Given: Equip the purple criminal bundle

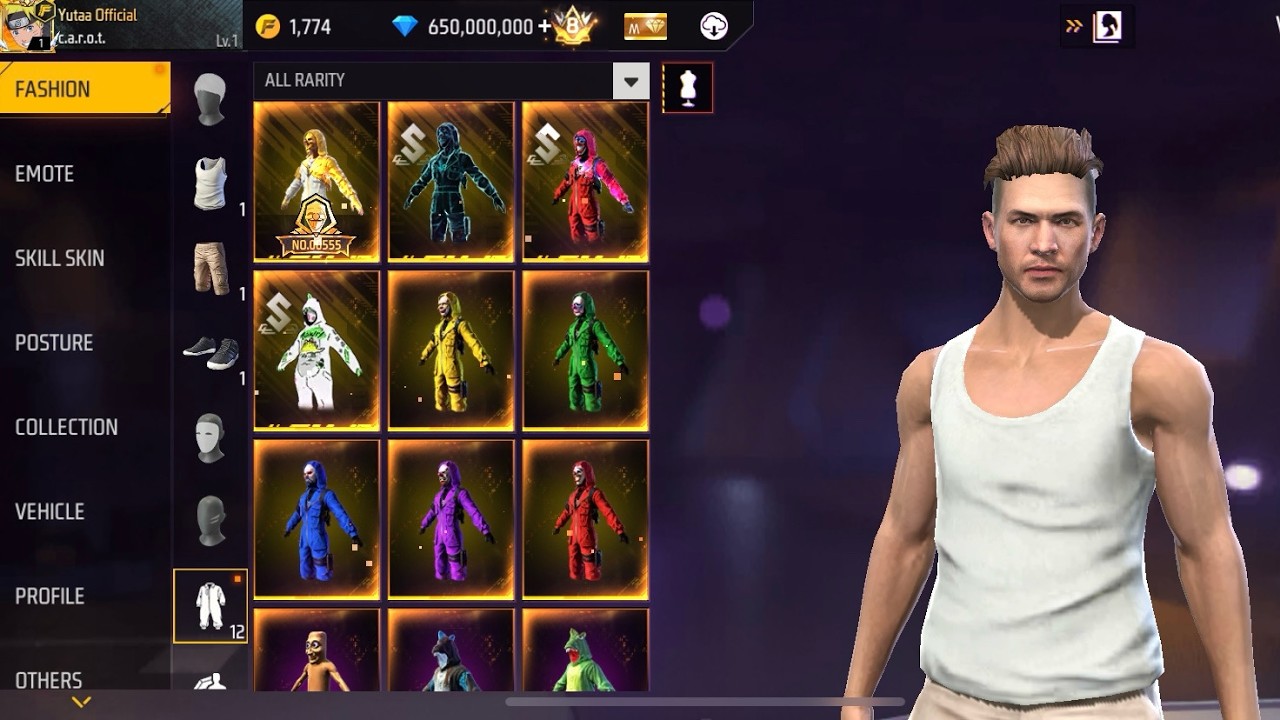Looking at the screenshot, I should point(451,520).
